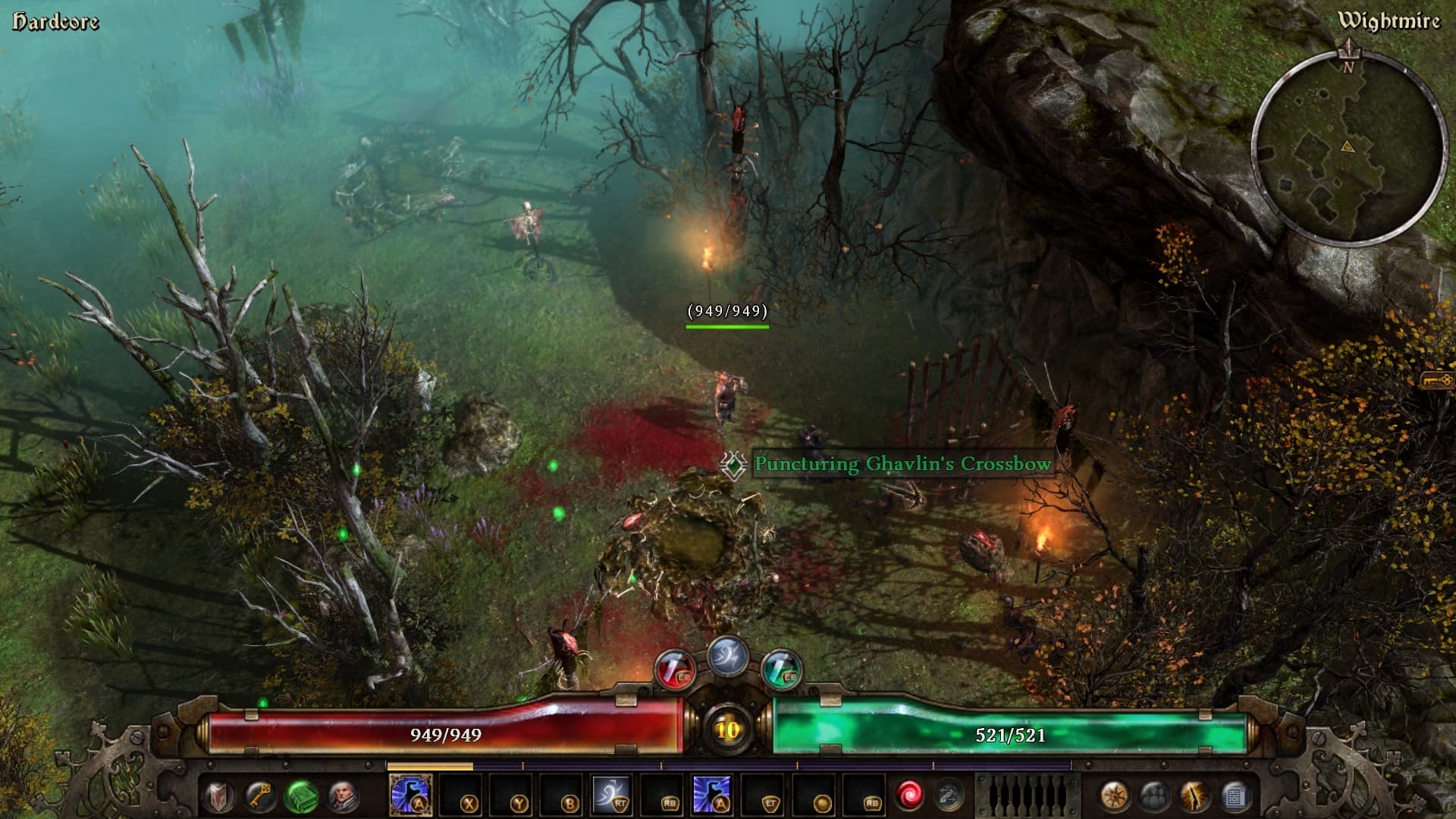Activate the red spiral portal button
The width and height of the screenshot is (1456, 819).
908,795
